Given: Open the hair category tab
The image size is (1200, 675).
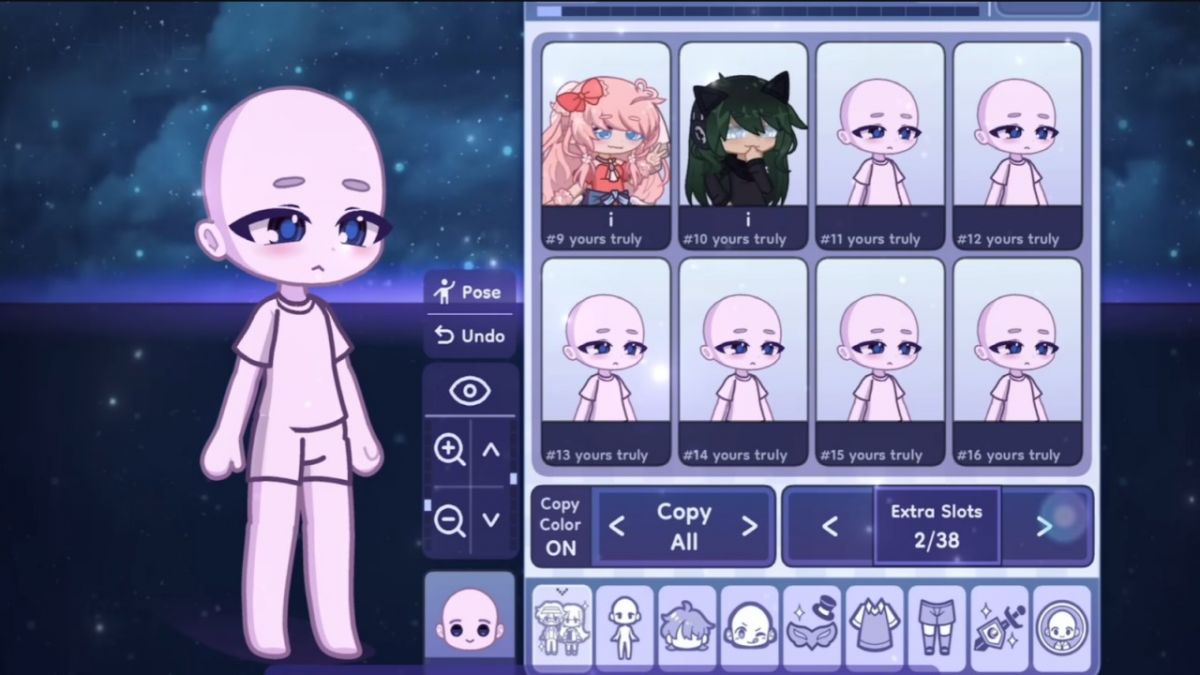Looking at the screenshot, I should pyautogui.click(x=687, y=628).
